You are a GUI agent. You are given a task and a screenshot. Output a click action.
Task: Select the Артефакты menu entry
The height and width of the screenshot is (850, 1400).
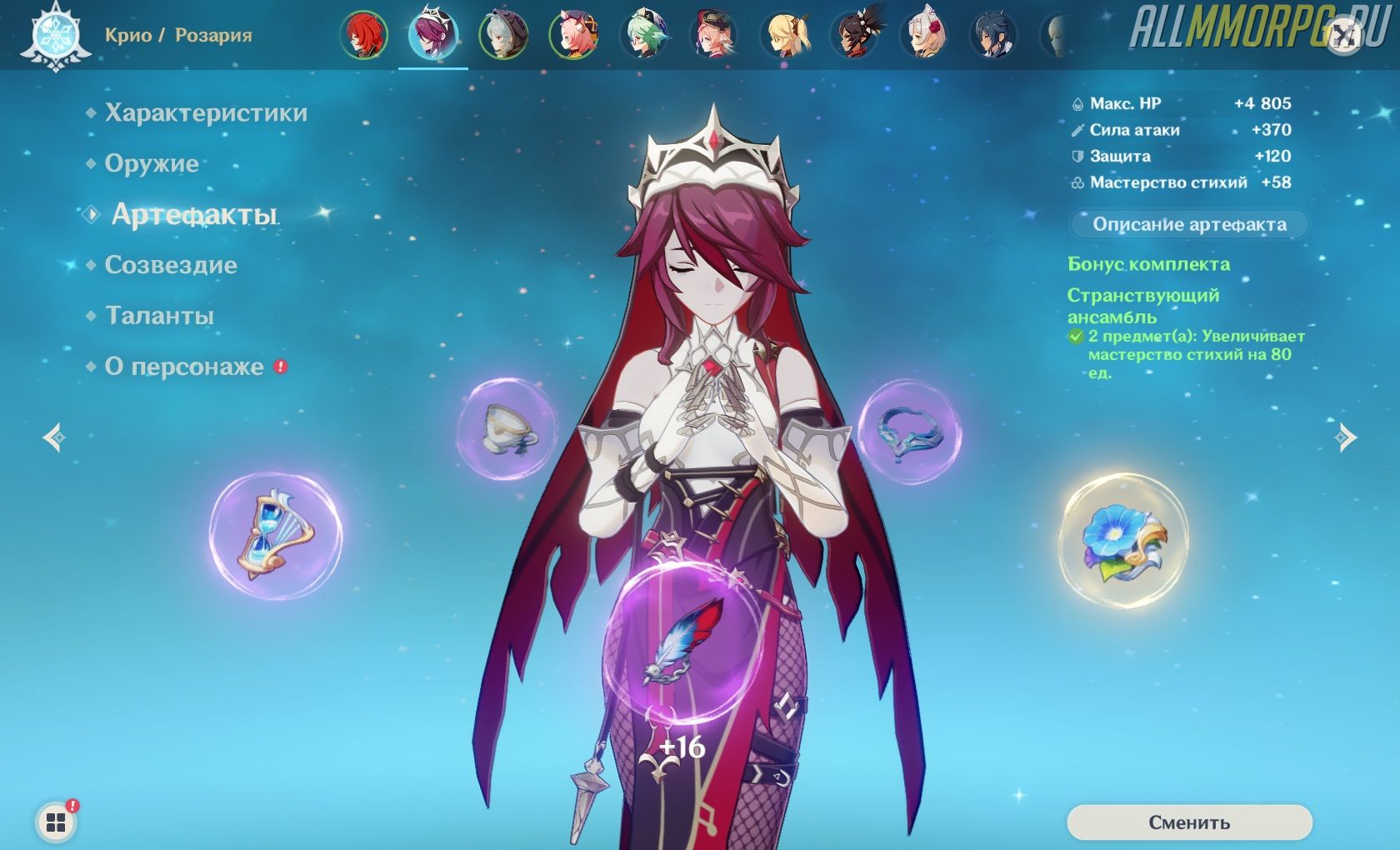[x=194, y=215]
